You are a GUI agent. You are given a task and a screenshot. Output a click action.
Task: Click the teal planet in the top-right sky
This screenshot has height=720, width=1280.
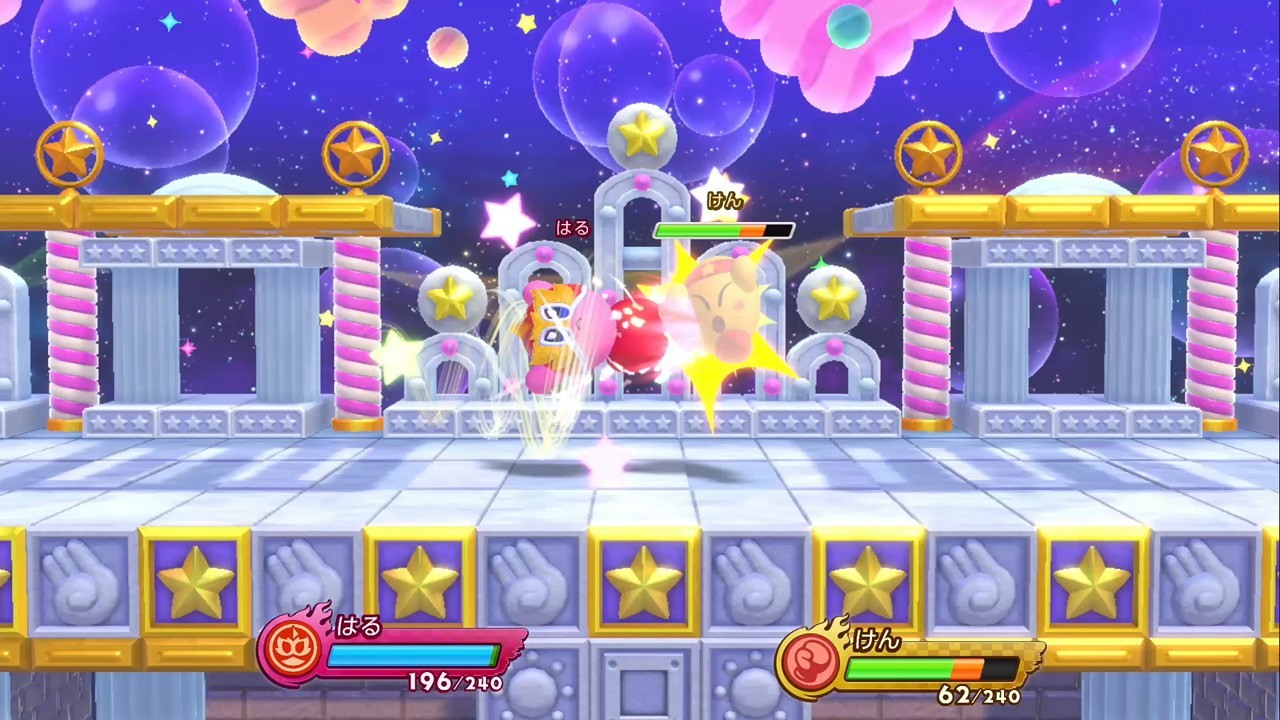click(x=851, y=29)
